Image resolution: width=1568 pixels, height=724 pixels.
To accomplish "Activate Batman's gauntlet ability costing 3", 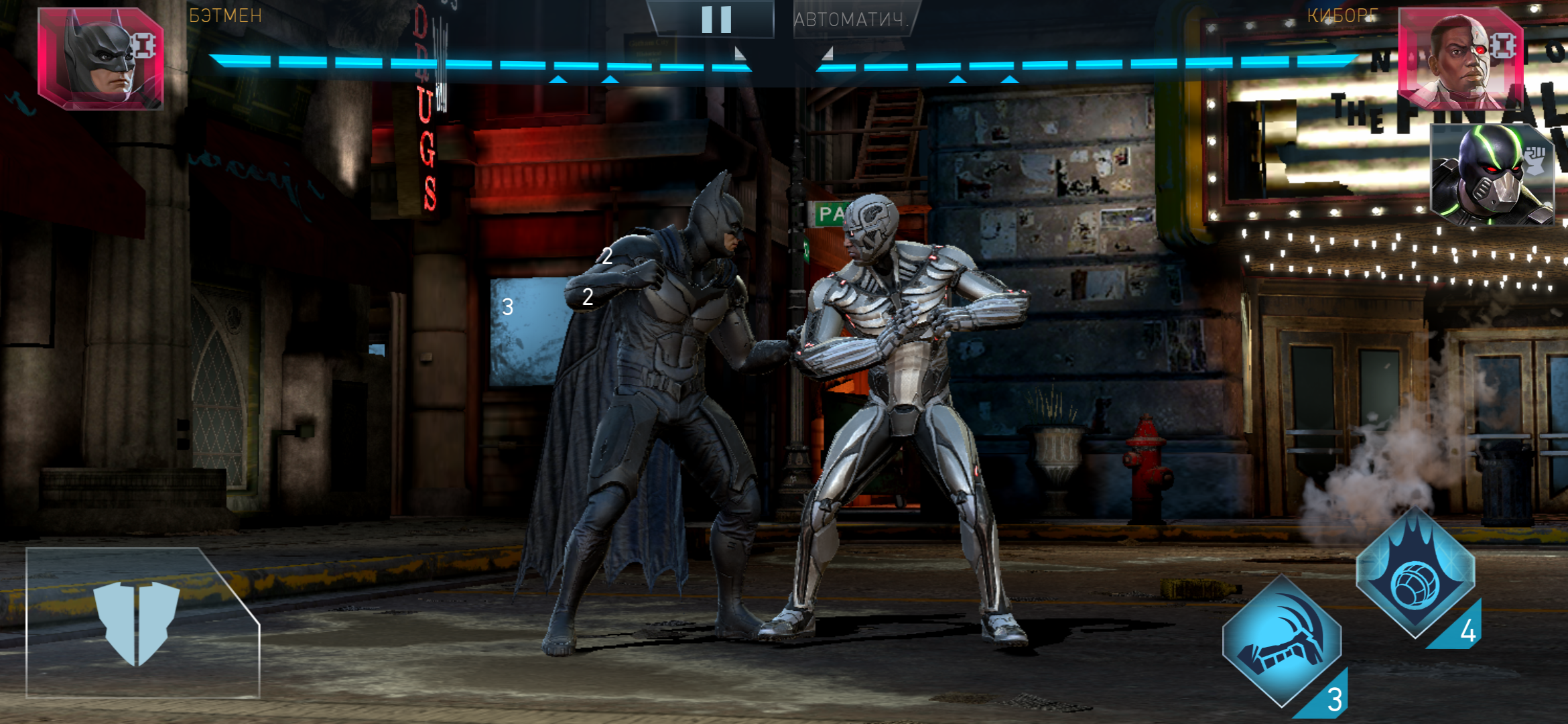I will pyautogui.click(x=1281, y=642).
